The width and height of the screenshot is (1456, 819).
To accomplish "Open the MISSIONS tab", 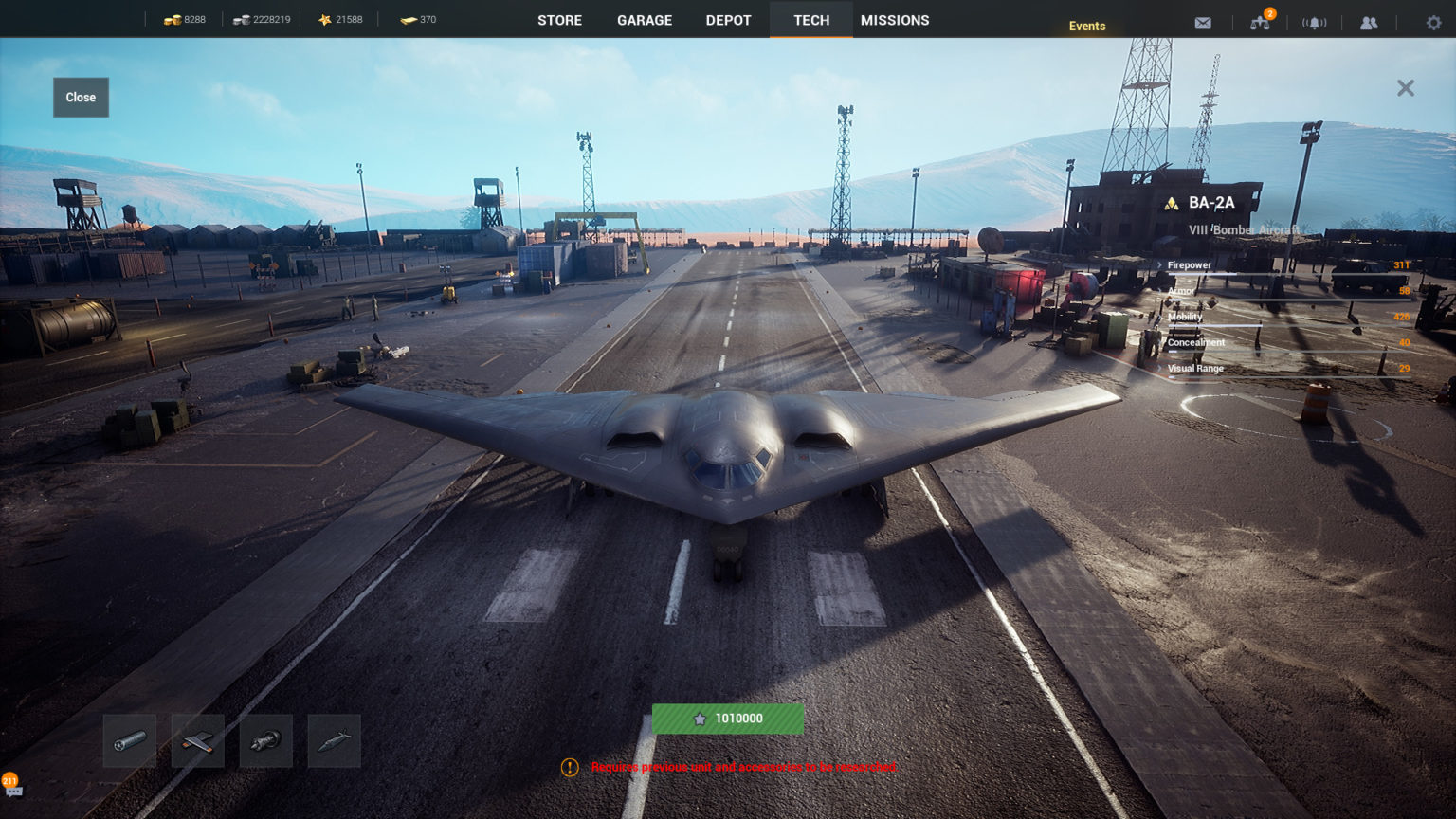I will [894, 19].
